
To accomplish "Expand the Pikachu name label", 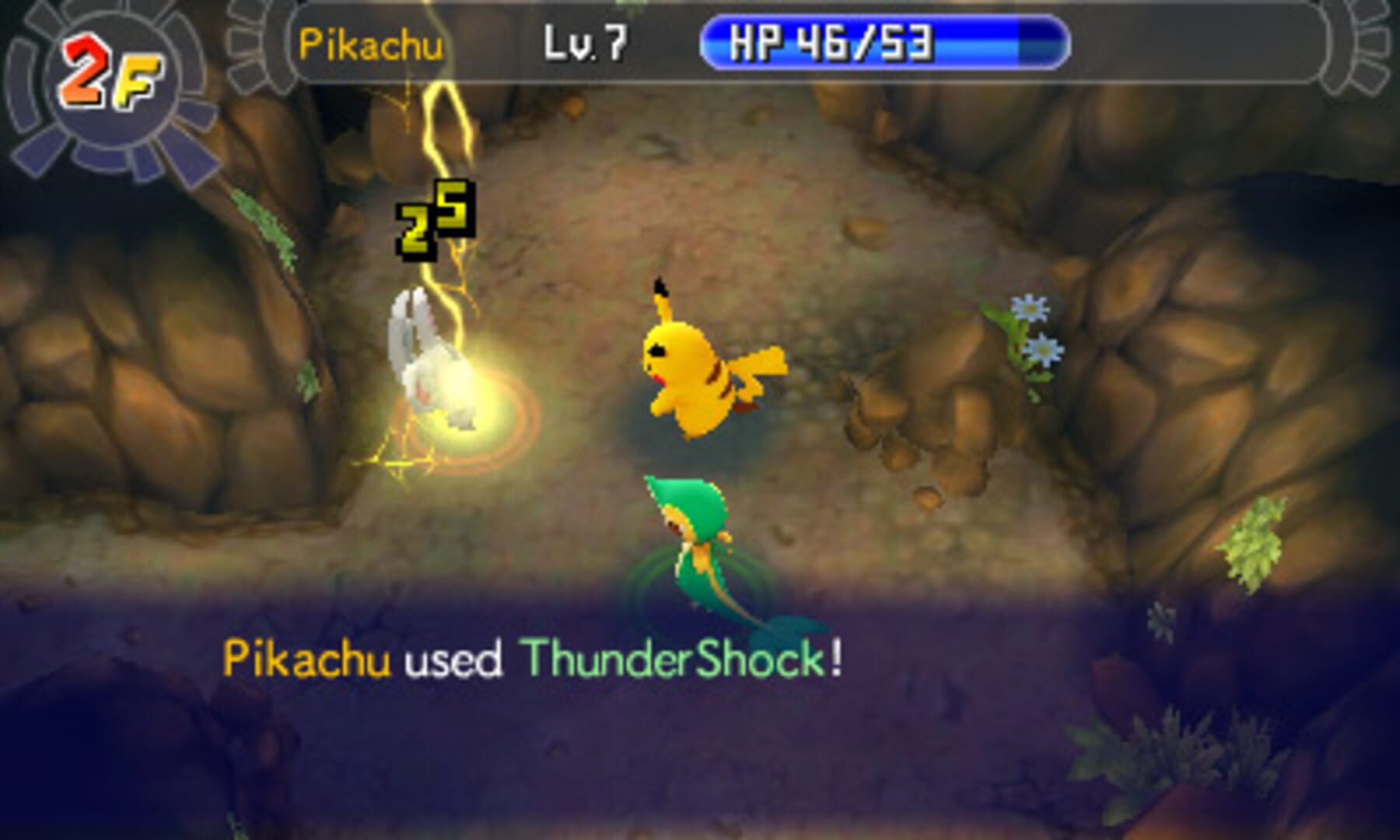I will pos(372,44).
